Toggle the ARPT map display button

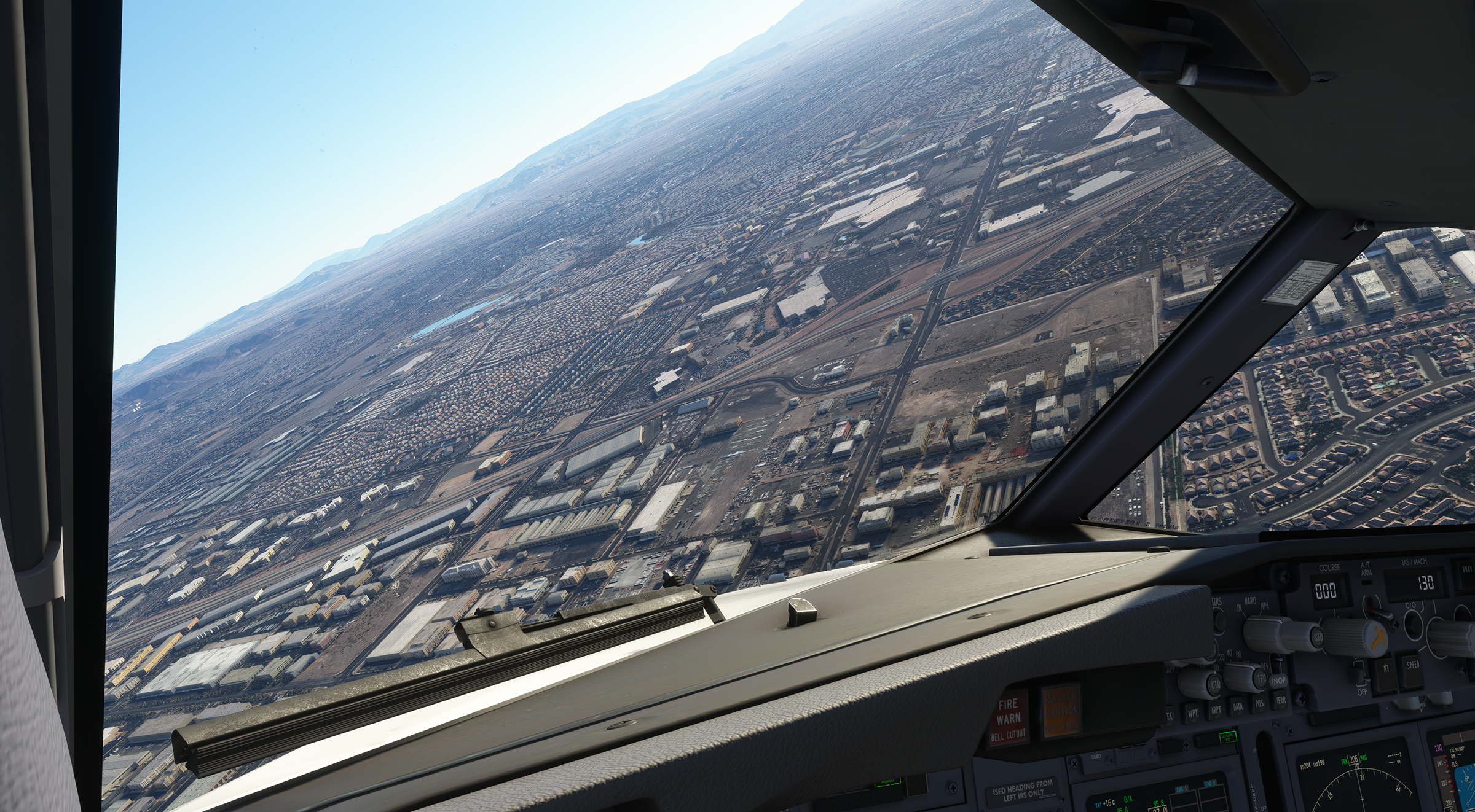[x=1216, y=709]
